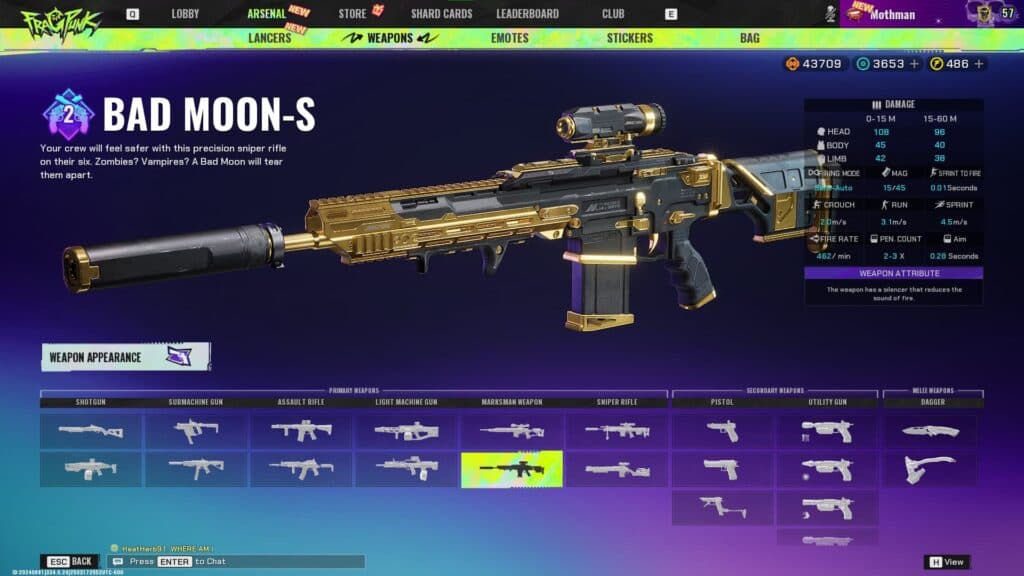Go to the Leaderboard tab
This screenshot has height=576, width=1024.
527,14
